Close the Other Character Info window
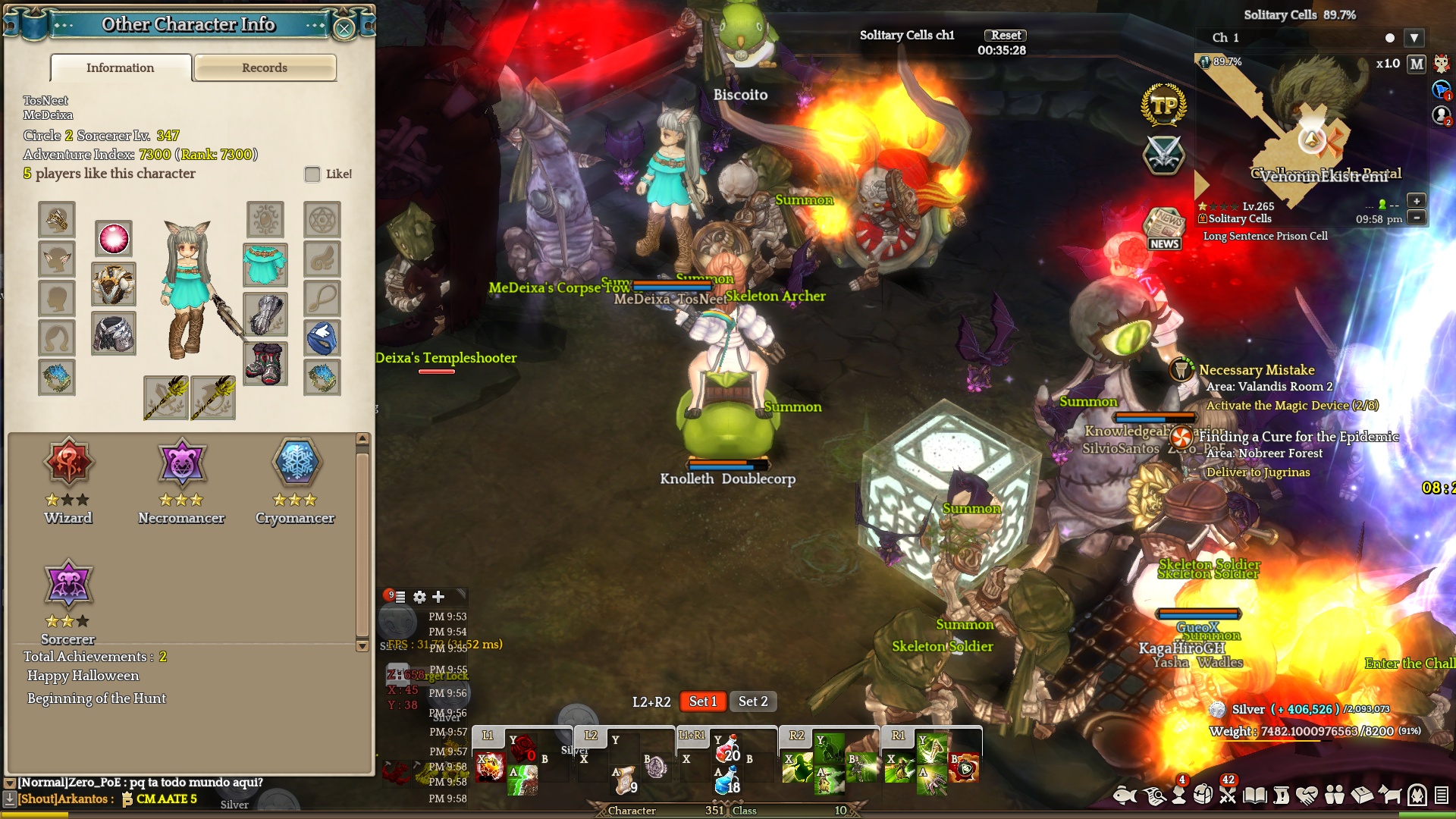Viewport: 1456px width, 819px height. (x=344, y=29)
